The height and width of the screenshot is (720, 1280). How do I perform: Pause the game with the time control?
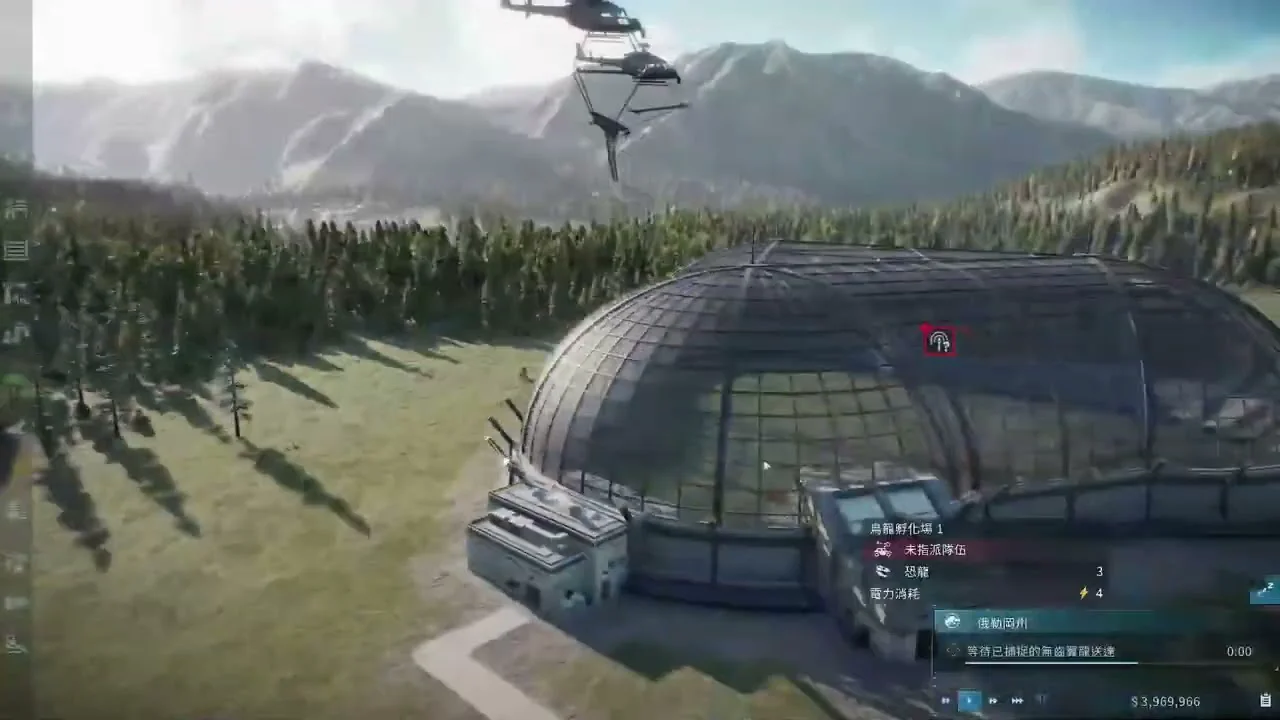946,701
